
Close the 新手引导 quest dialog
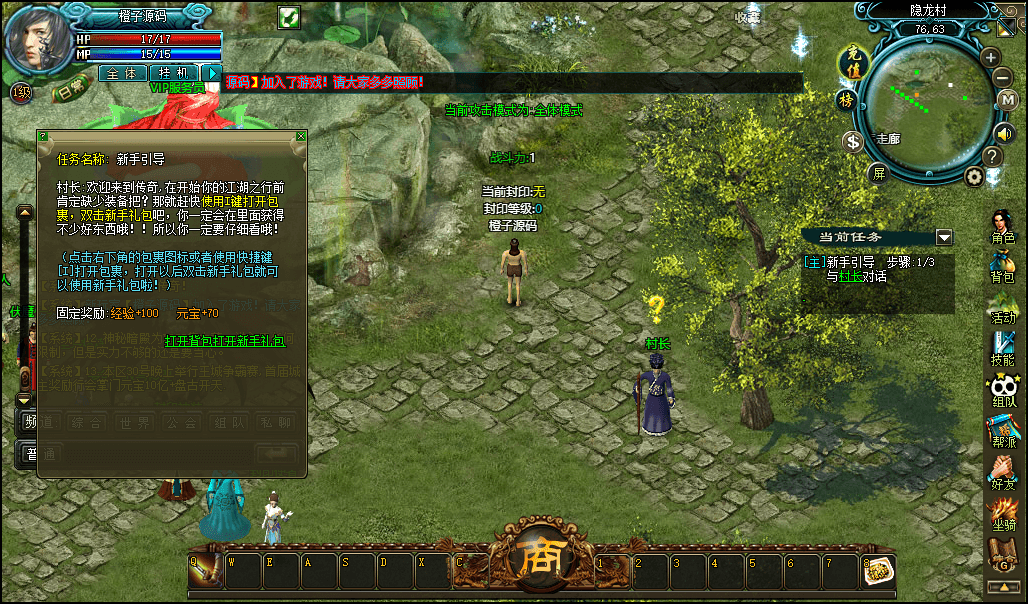pyautogui.click(x=300, y=136)
